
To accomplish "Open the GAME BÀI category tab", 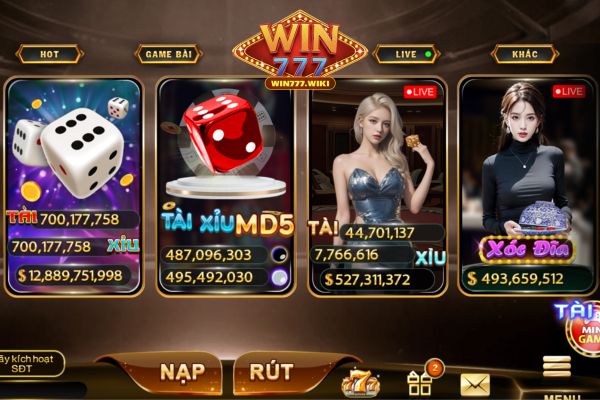I will pos(168,54).
